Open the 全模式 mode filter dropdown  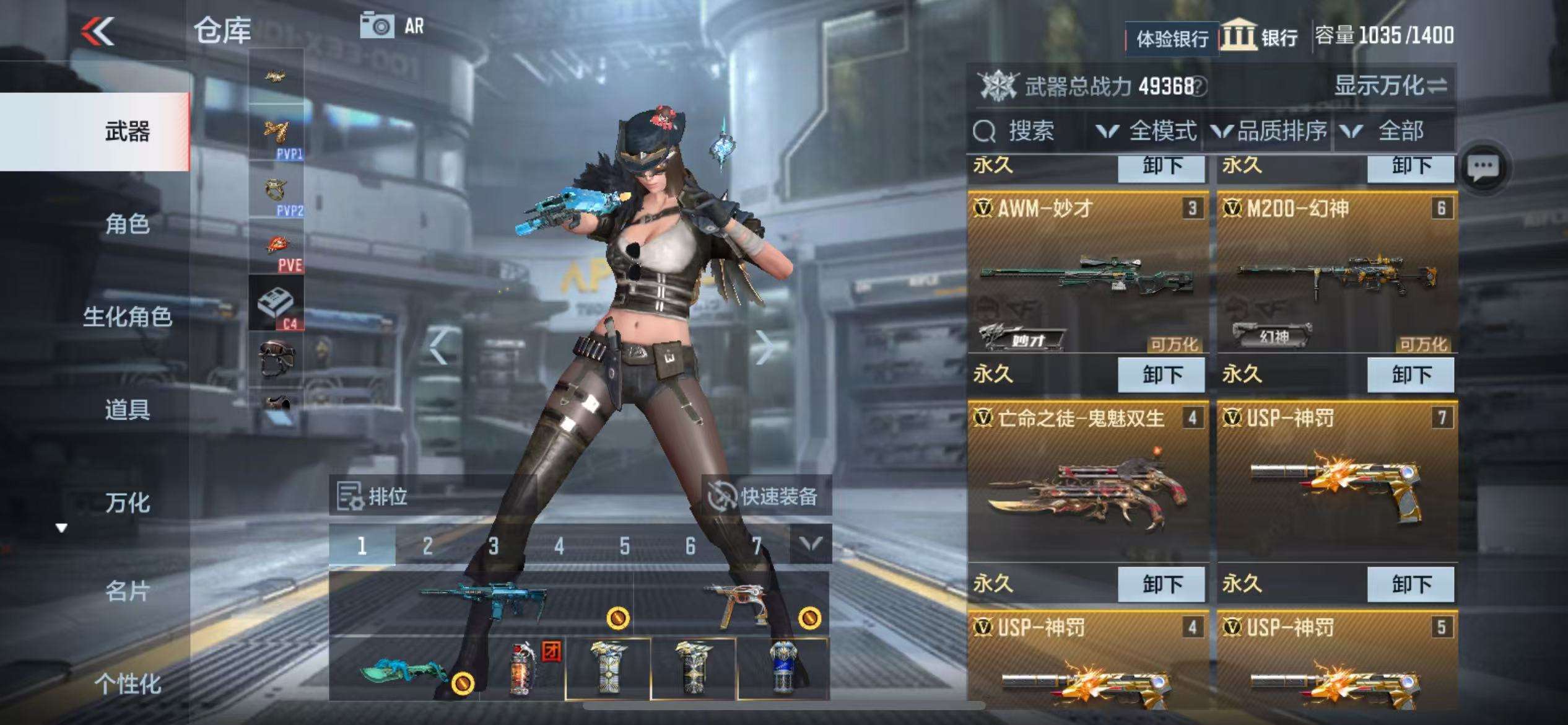1146,131
